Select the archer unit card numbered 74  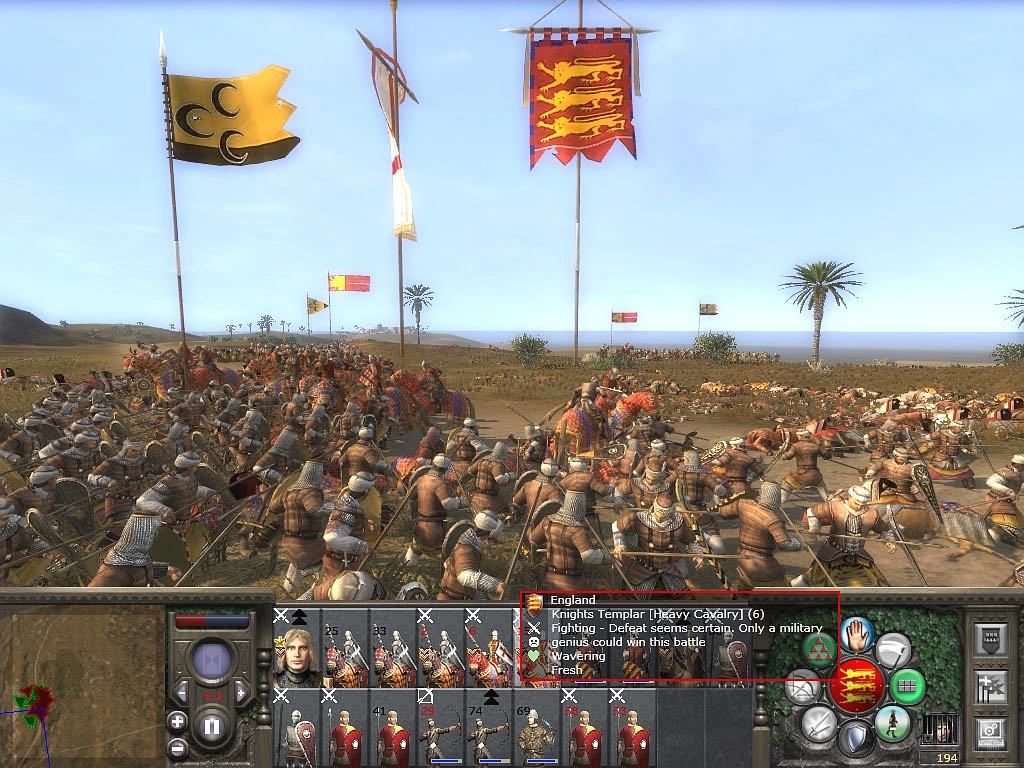coord(488,735)
